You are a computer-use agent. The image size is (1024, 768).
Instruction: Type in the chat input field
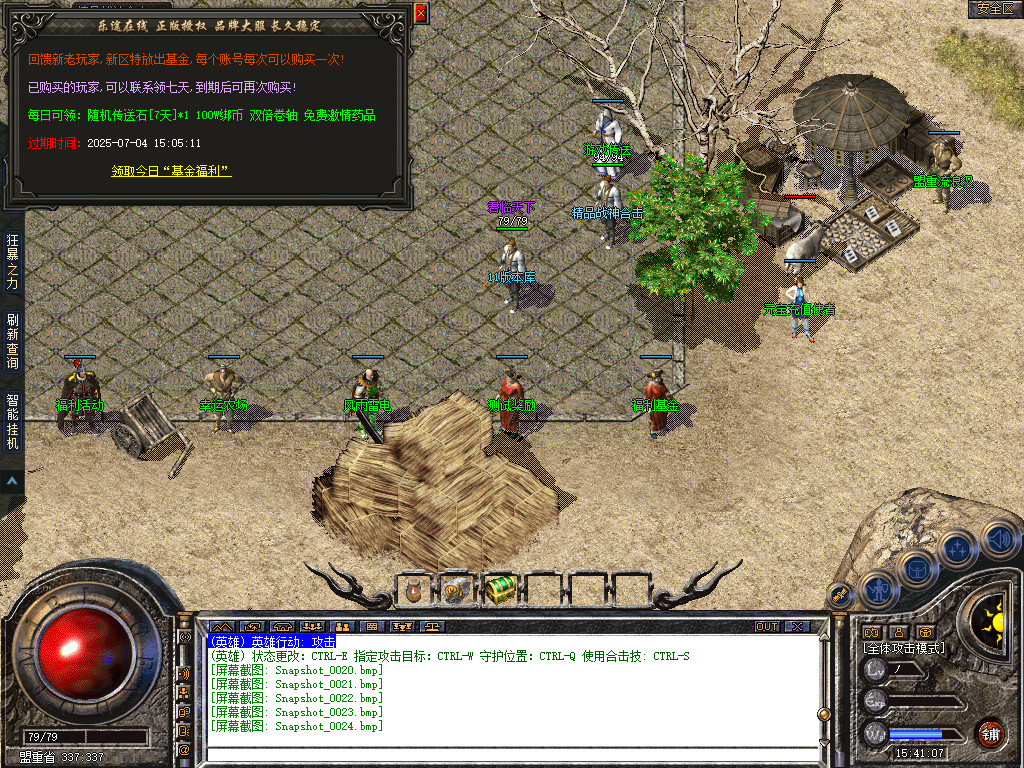pyautogui.click(x=510, y=754)
